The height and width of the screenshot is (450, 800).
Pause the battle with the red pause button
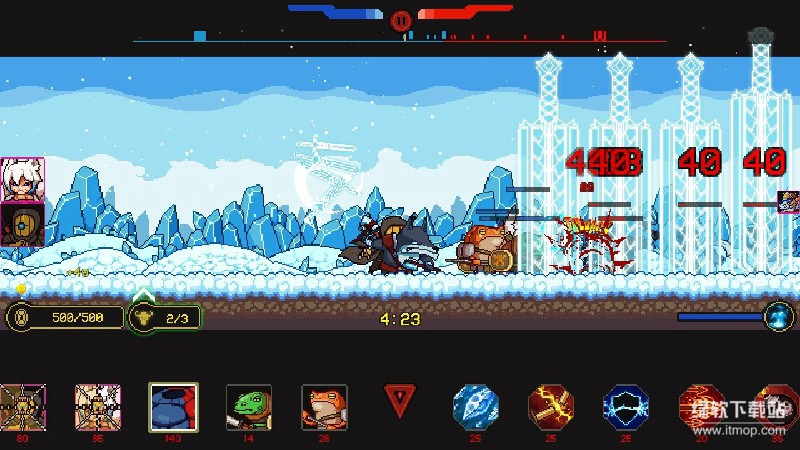click(x=401, y=20)
